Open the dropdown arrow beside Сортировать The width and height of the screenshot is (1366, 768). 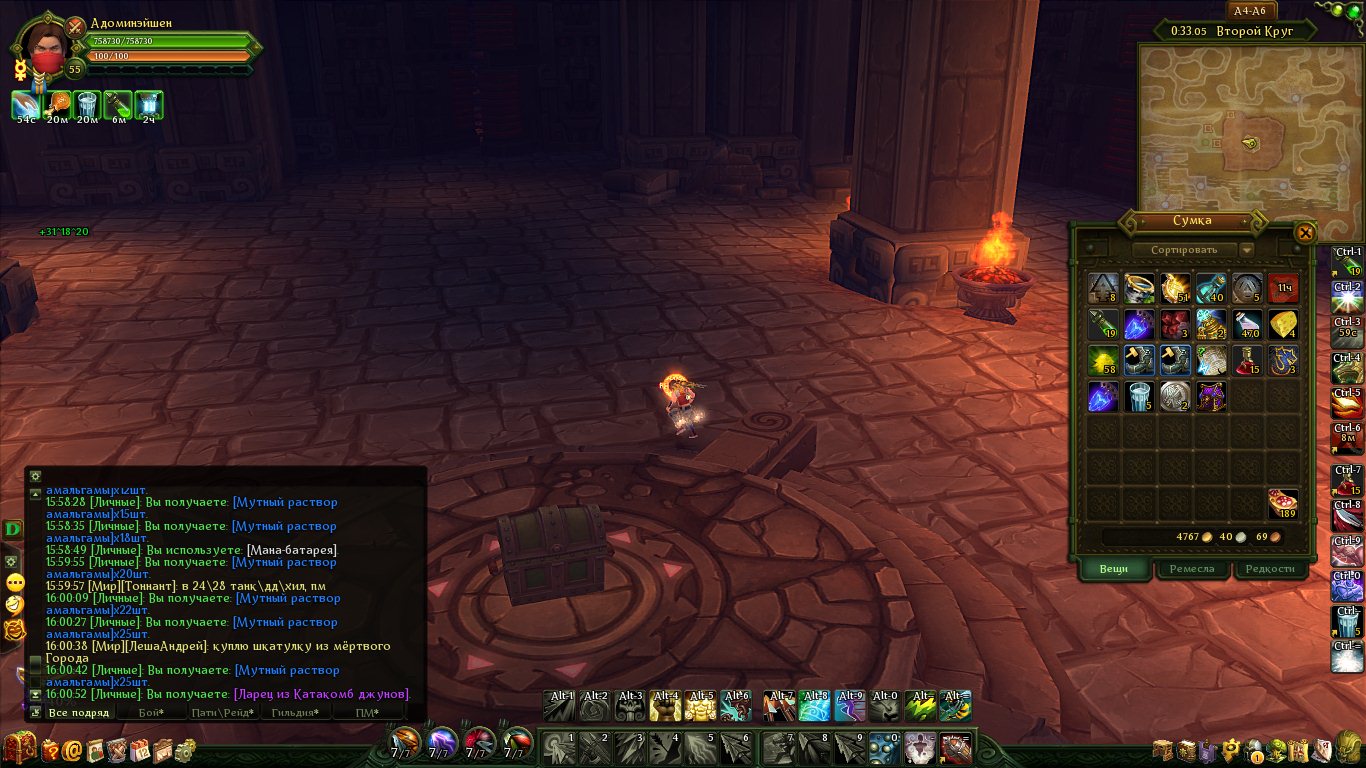pos(1246,250)
